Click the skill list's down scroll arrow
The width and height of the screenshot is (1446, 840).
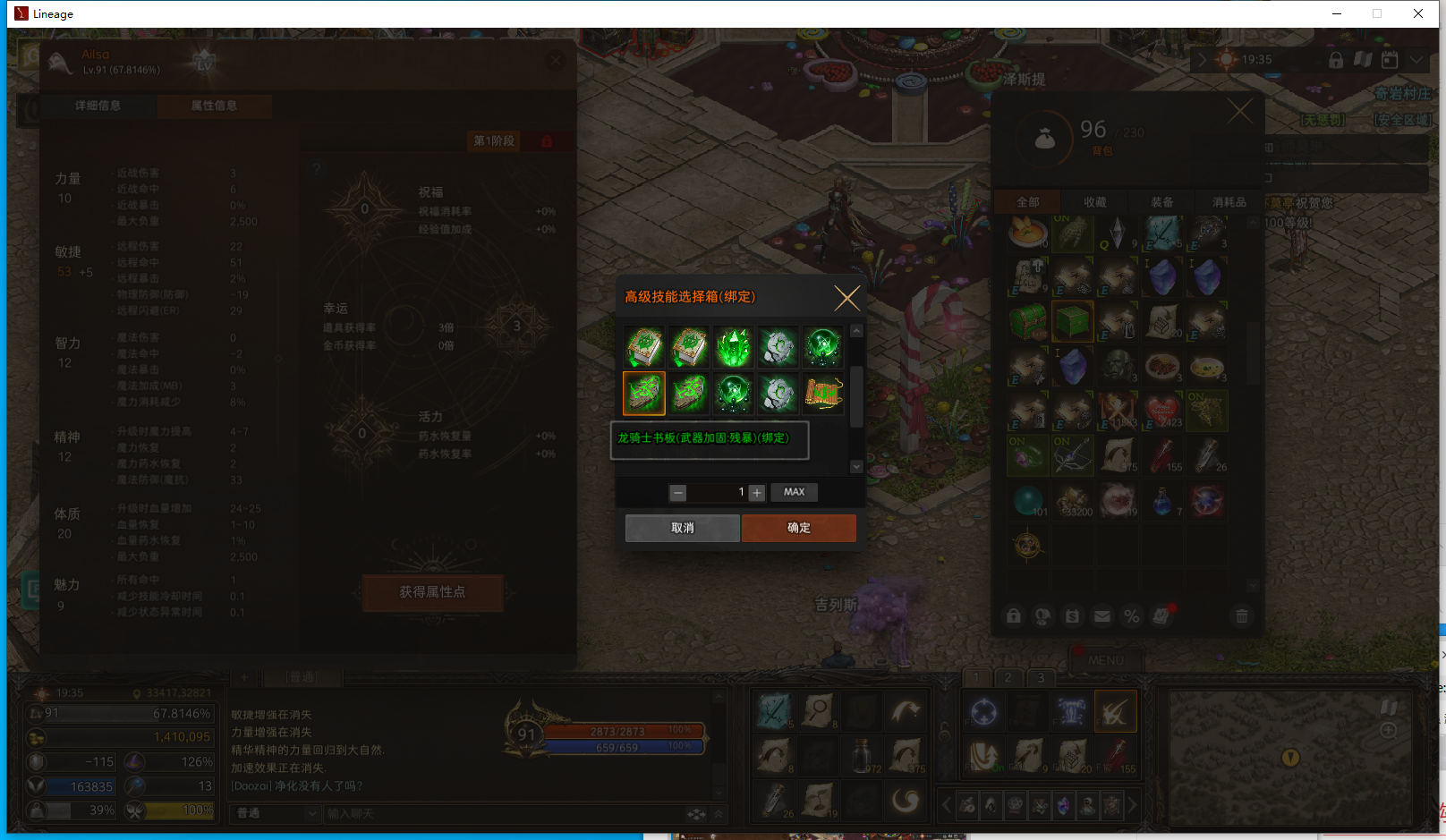856,466
